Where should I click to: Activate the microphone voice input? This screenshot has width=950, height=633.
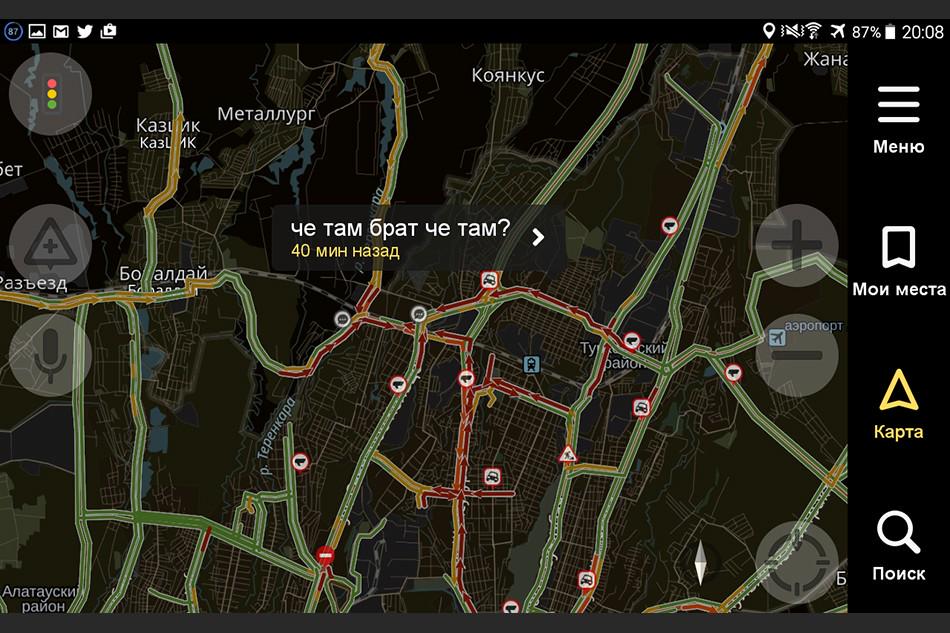(x=50, y=355)
